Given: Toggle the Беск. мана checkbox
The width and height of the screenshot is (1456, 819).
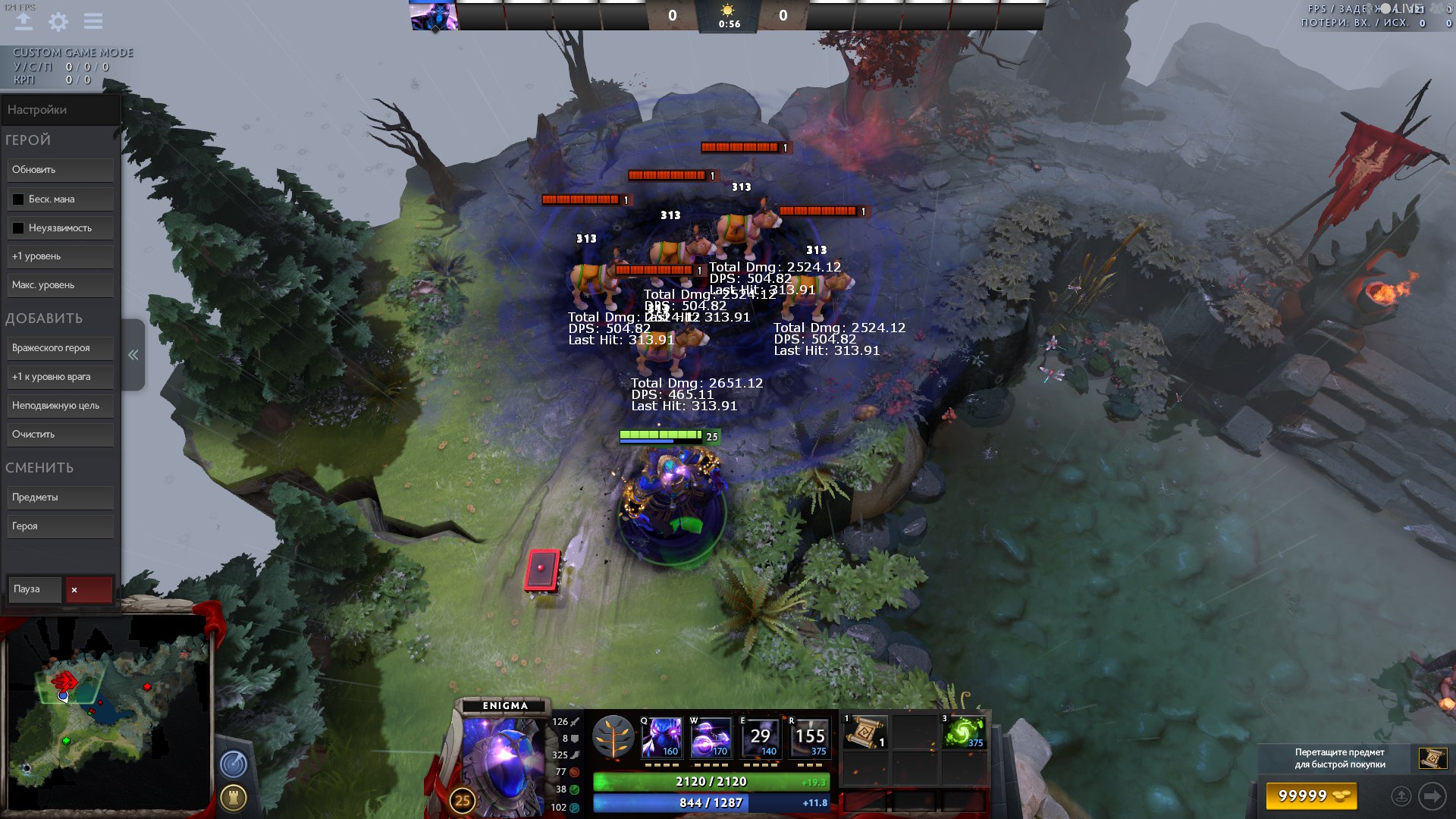Looking at the screenshot, I should [x=18, y=199].
